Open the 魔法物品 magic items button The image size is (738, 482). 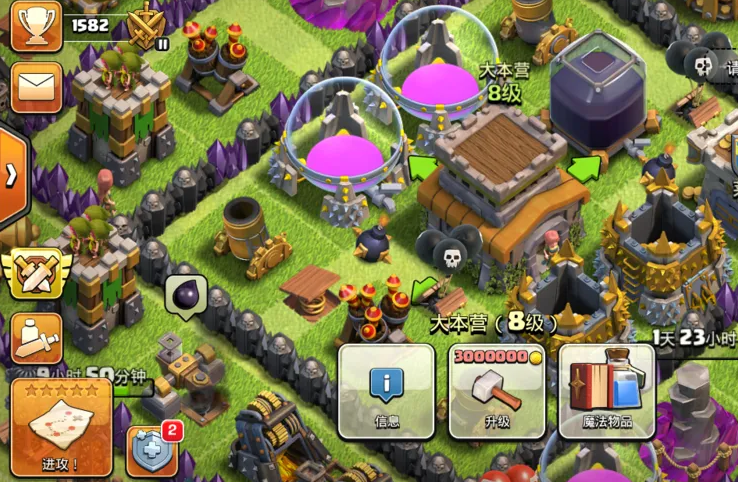click(x=607, y=392)
